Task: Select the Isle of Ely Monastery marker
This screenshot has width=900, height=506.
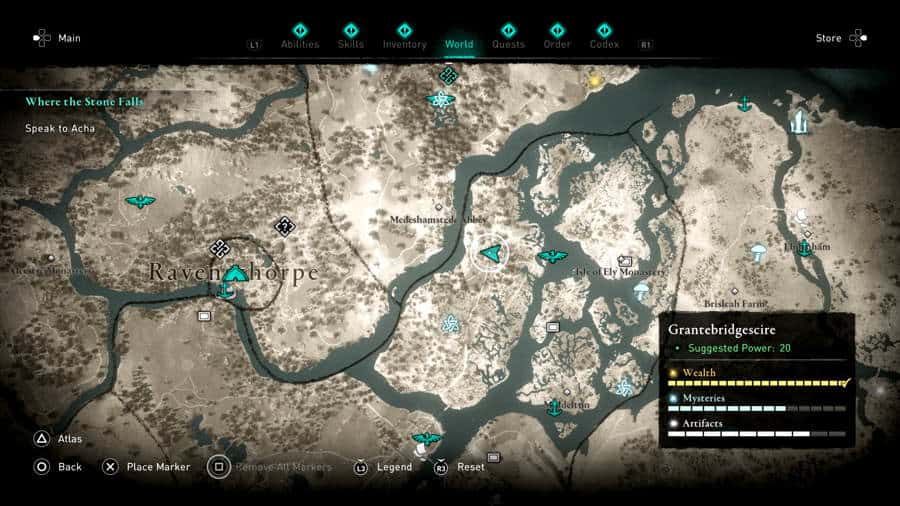Action: [x=627, y=262]
